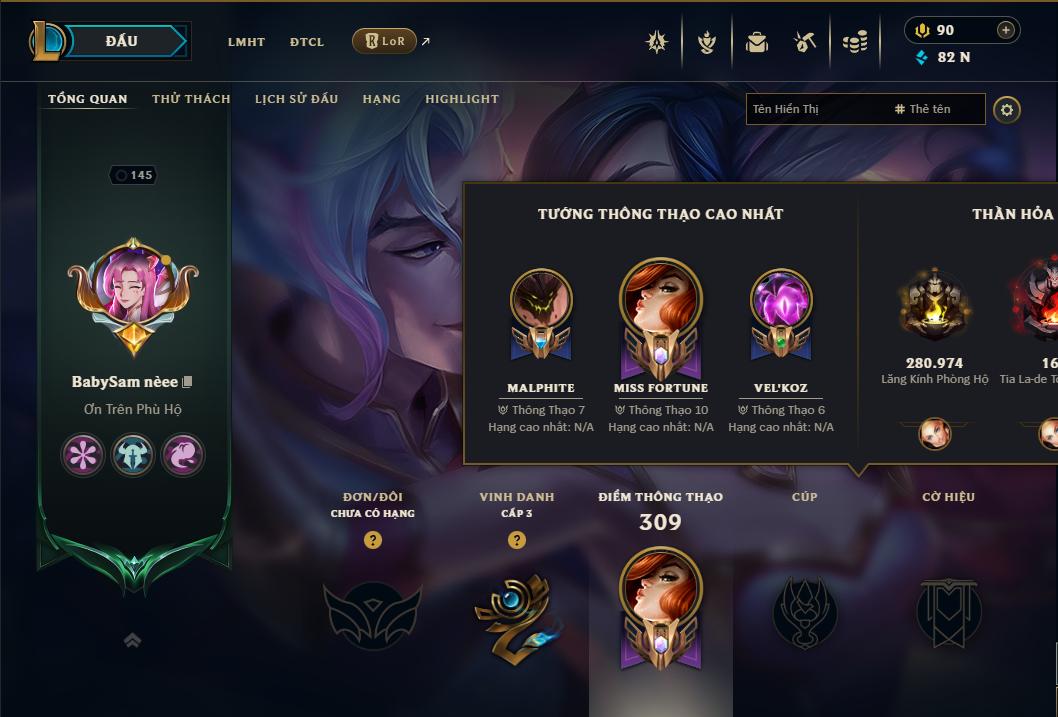Click the plus button to buy RP

point(1005,30)
